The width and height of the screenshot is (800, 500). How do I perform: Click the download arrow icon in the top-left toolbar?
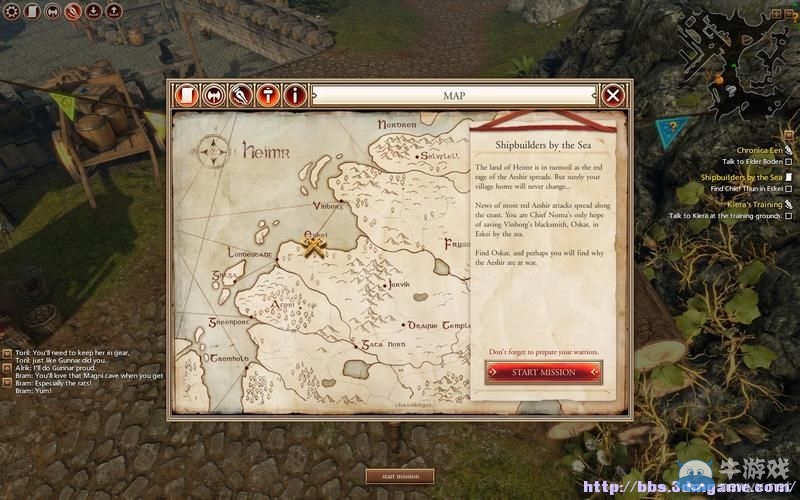(x=93, y=12)
